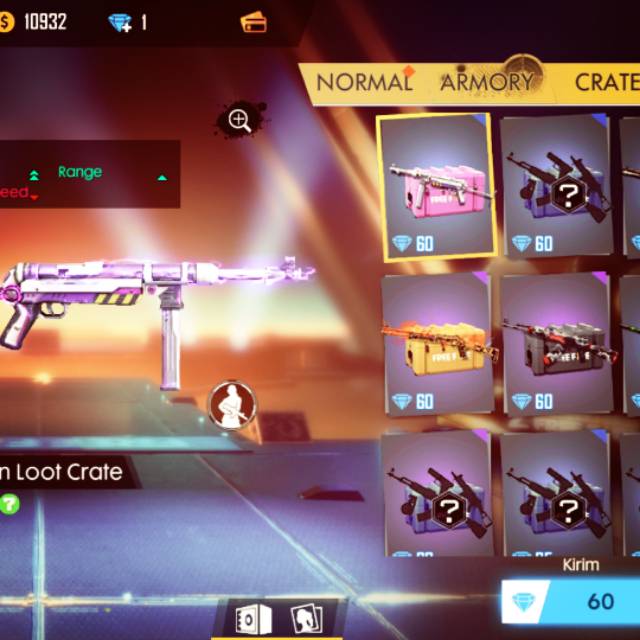The height and width of the screenshot is (640, 640).
Task: Add diamonds via the diamond plus icon
Action: (x=120, y=22)
